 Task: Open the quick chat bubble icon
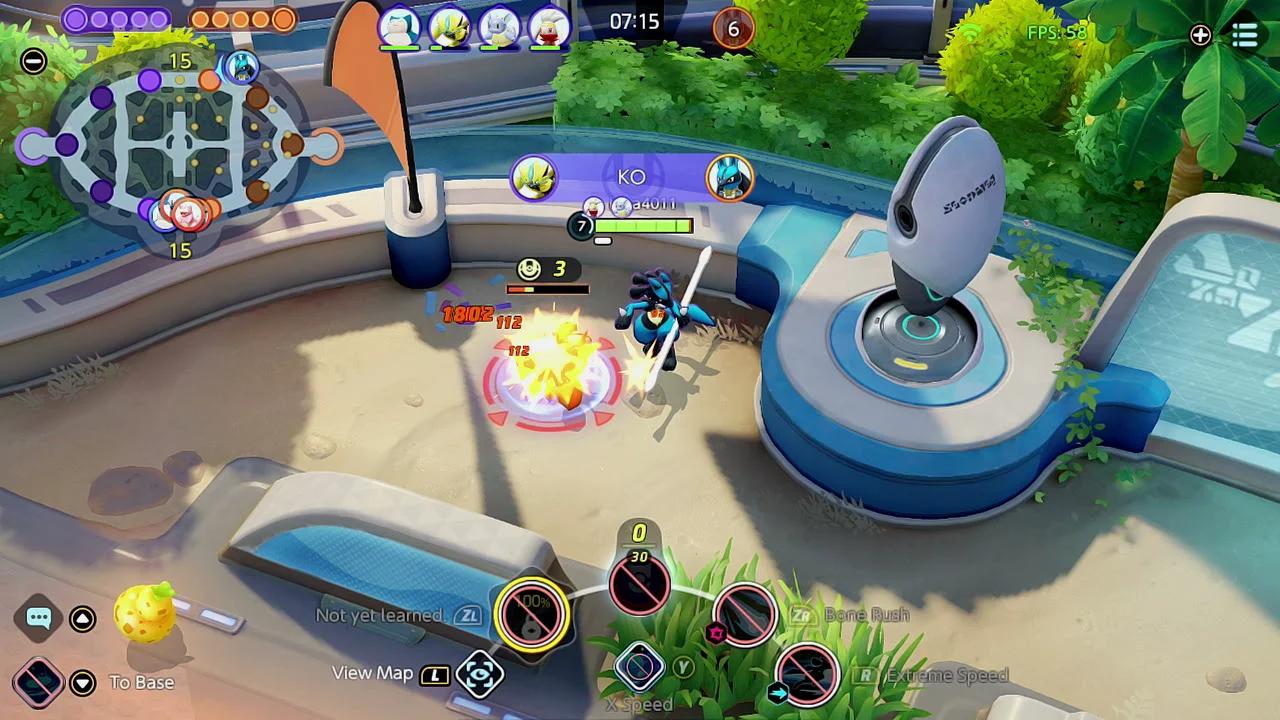tap(38, 617)
